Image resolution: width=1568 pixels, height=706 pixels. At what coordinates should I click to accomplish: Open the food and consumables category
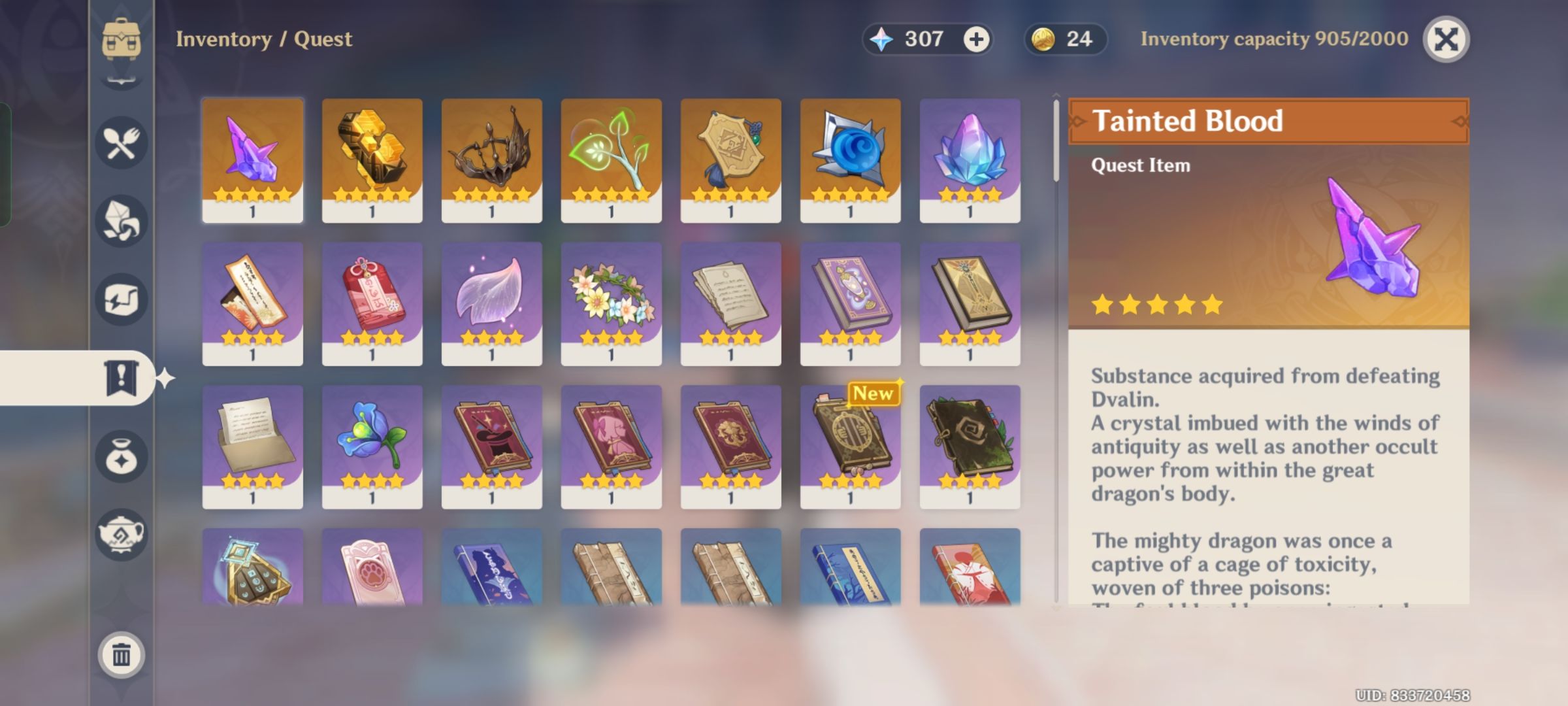(x=120, y=143)
